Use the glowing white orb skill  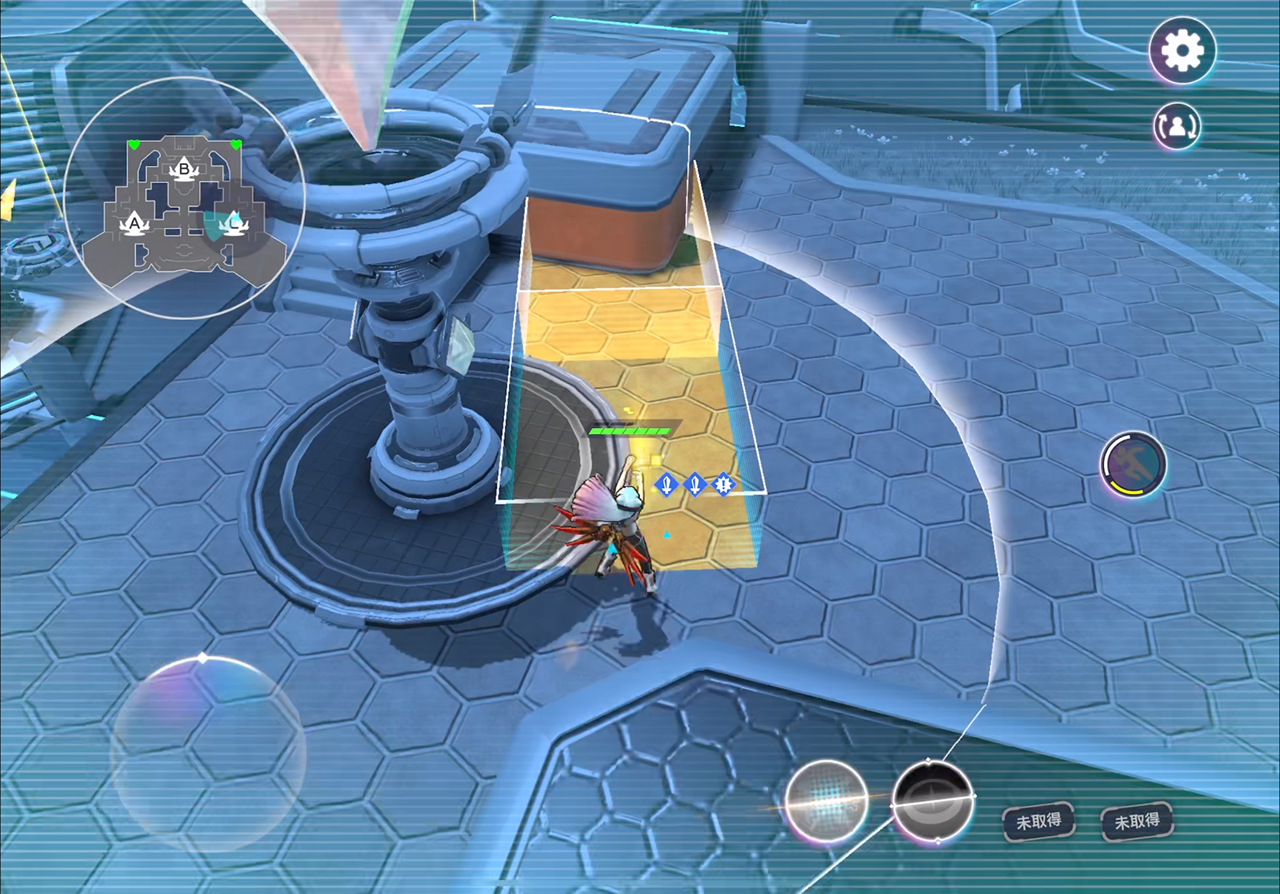click(x=825, y=799)
